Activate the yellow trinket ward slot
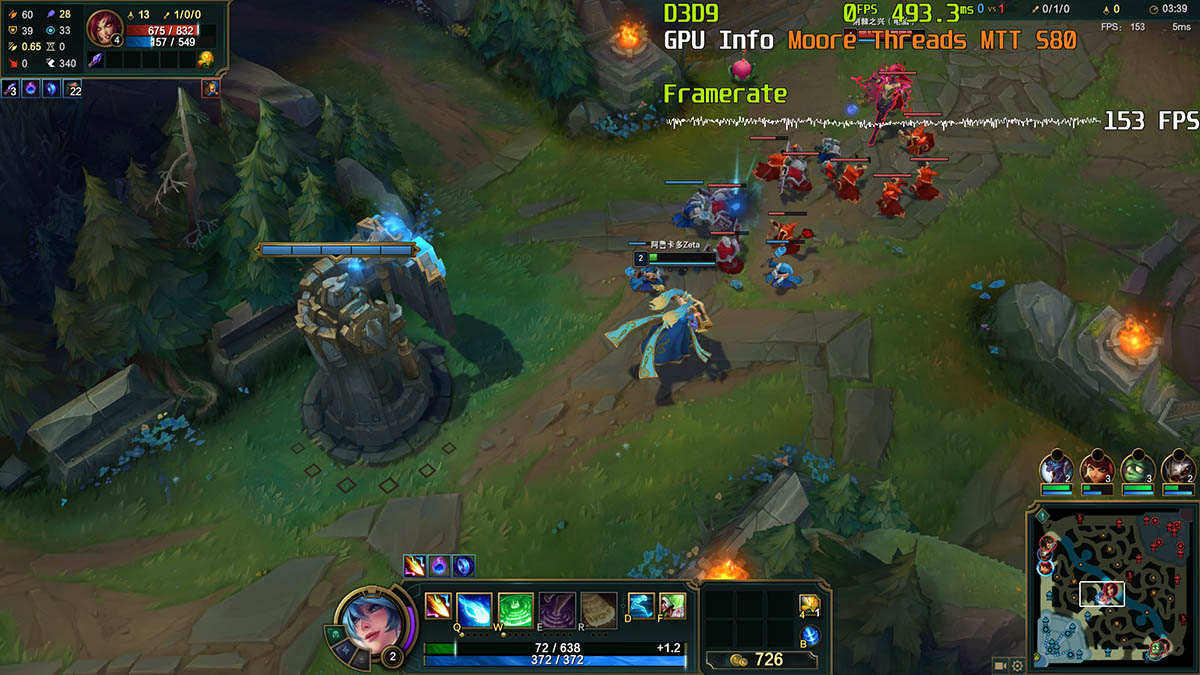The width and height of the screenshot is (1200, 675). [809, 606]
